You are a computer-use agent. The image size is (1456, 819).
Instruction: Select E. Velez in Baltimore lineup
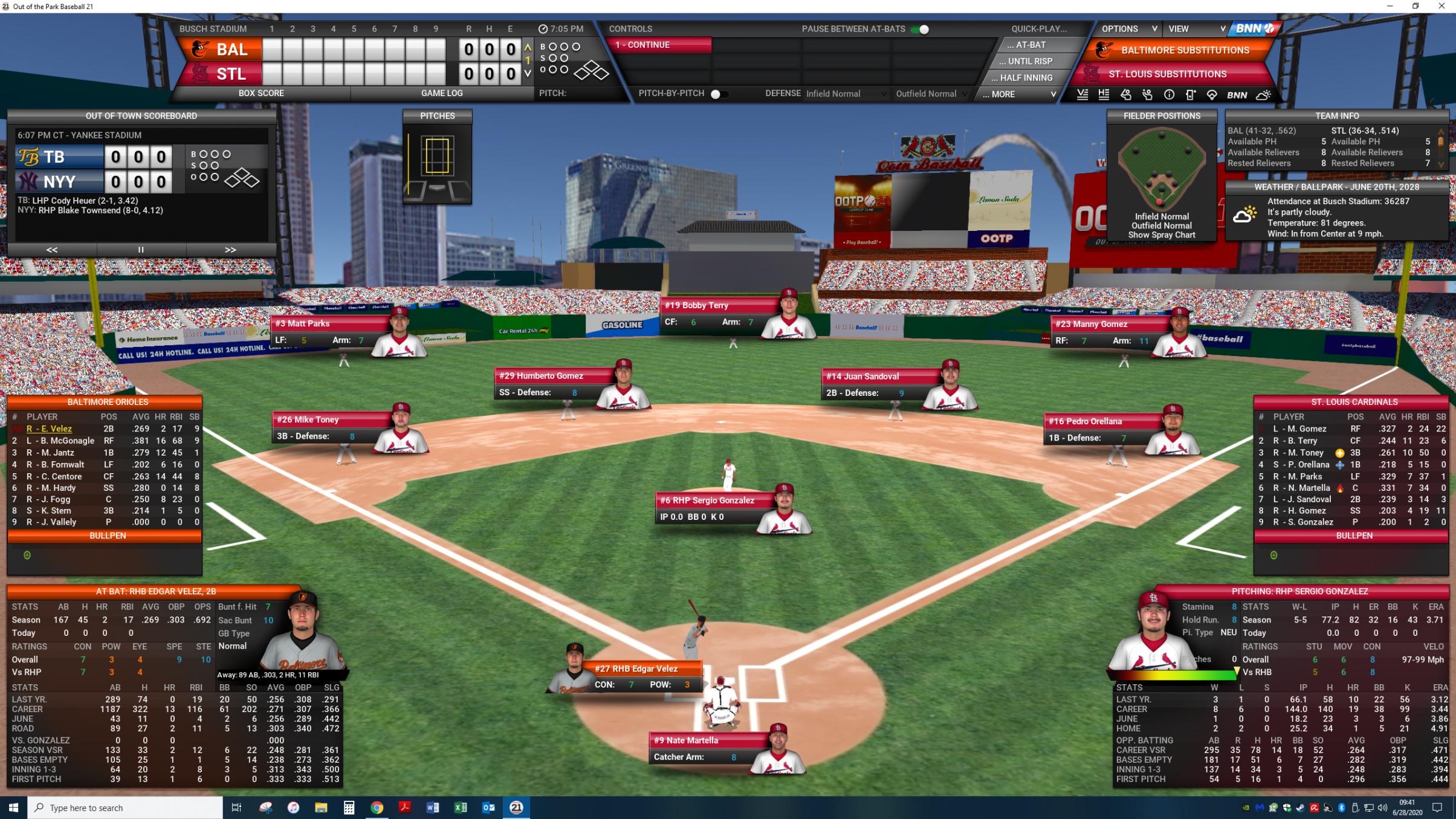coord(49,429)
